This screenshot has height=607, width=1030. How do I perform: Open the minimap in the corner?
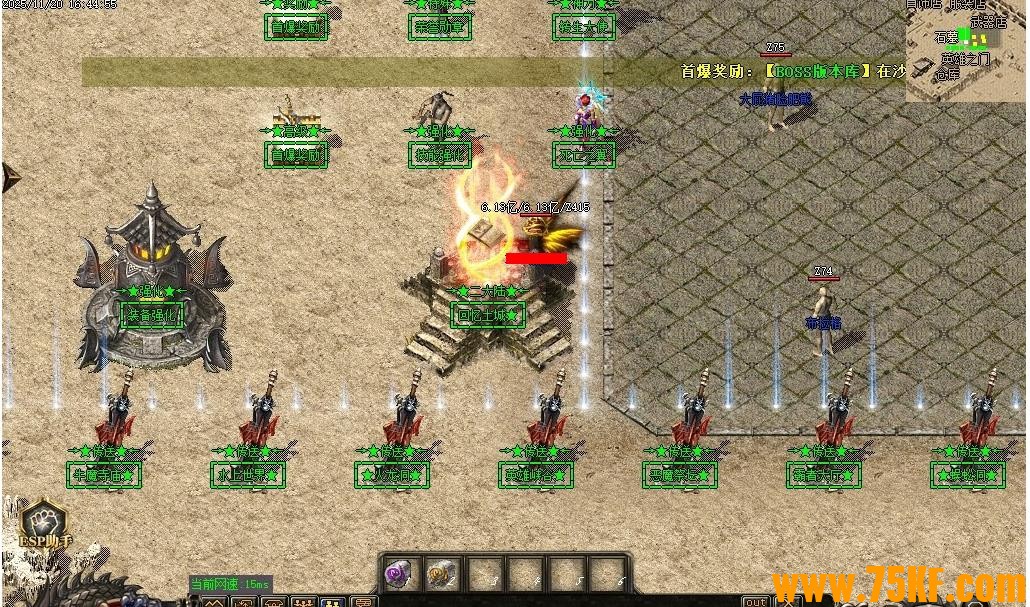pos(966,50)
